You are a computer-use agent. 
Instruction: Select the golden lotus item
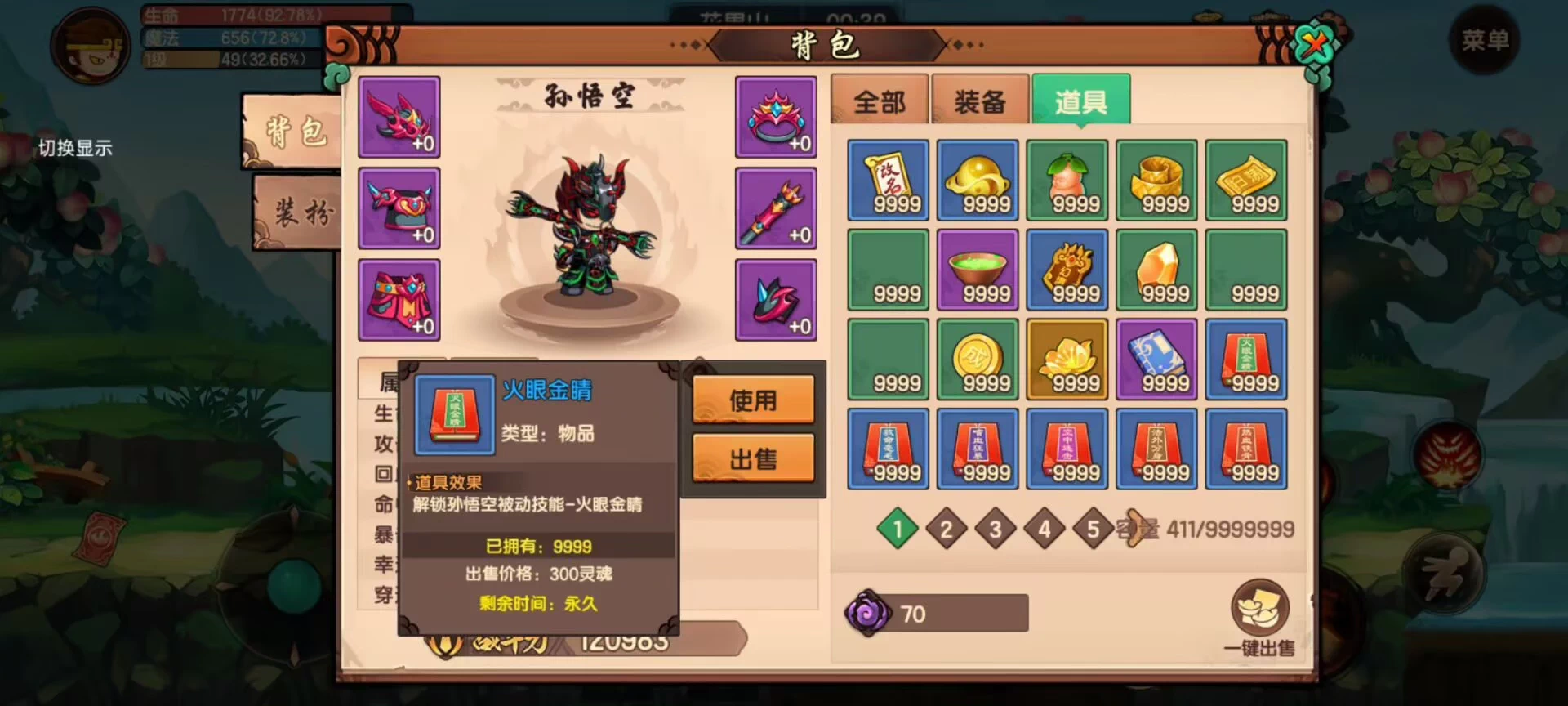click(1067, 360)
